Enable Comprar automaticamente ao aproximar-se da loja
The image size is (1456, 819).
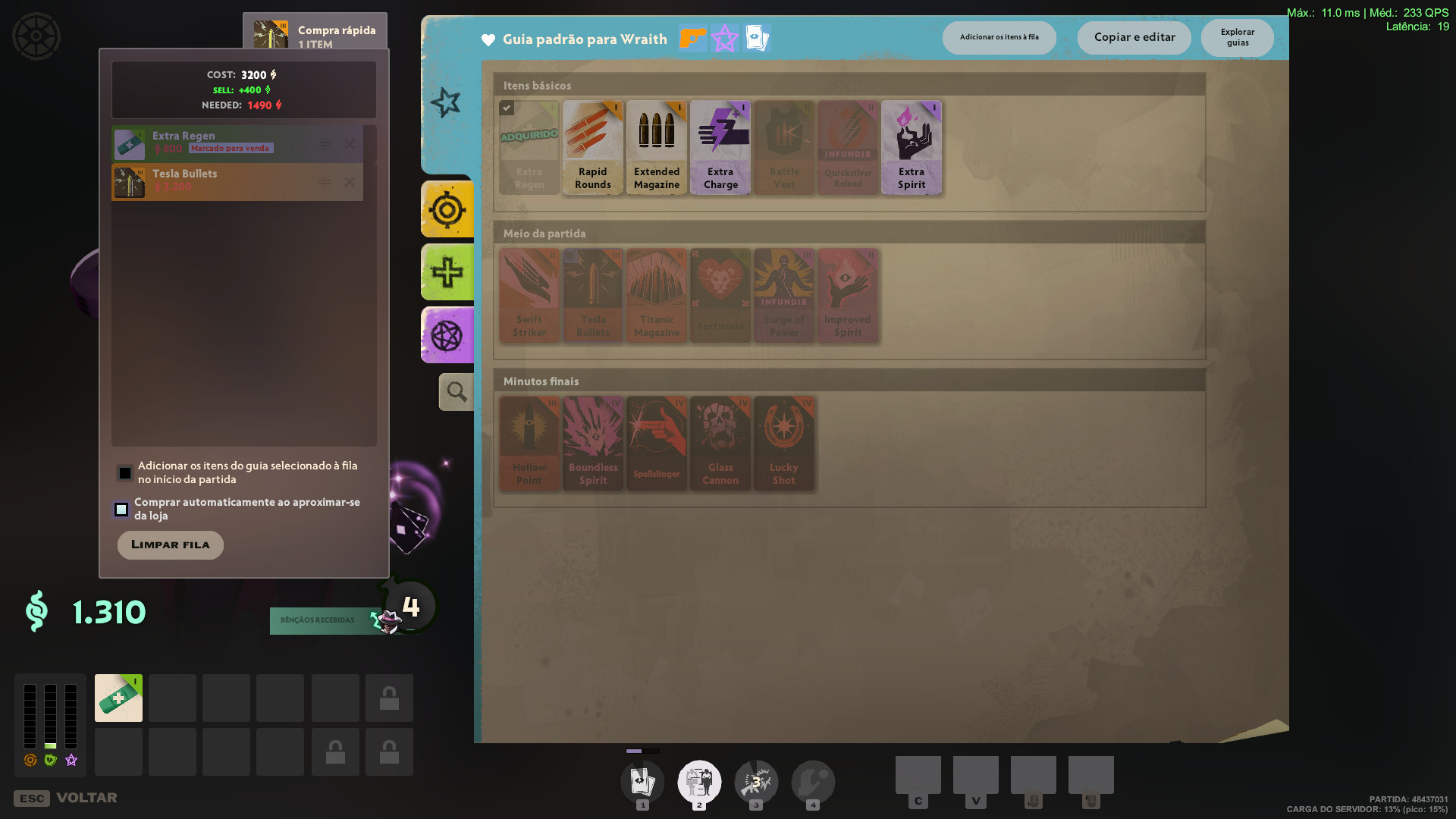[x=121, y=510]
